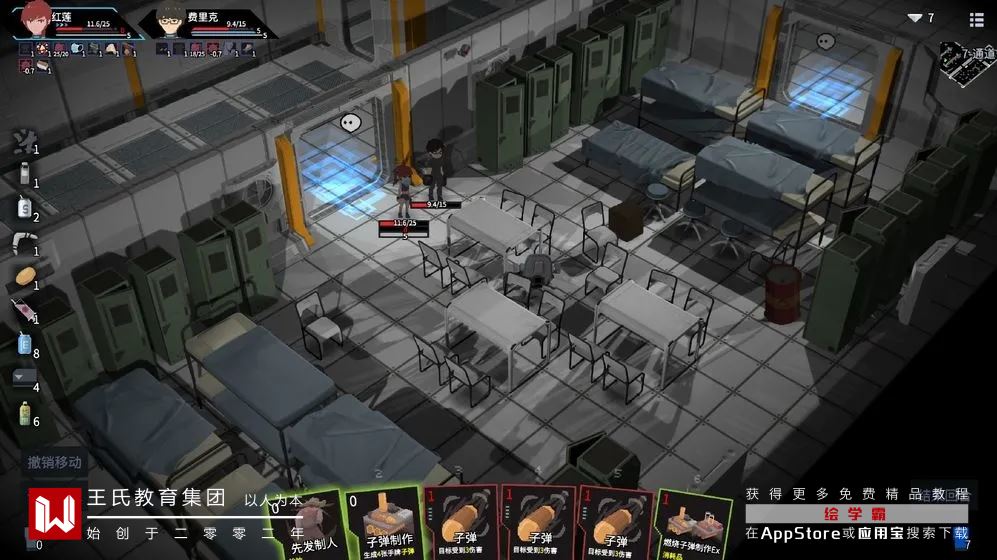Open the minimap showing 通道

pos(965,60)
